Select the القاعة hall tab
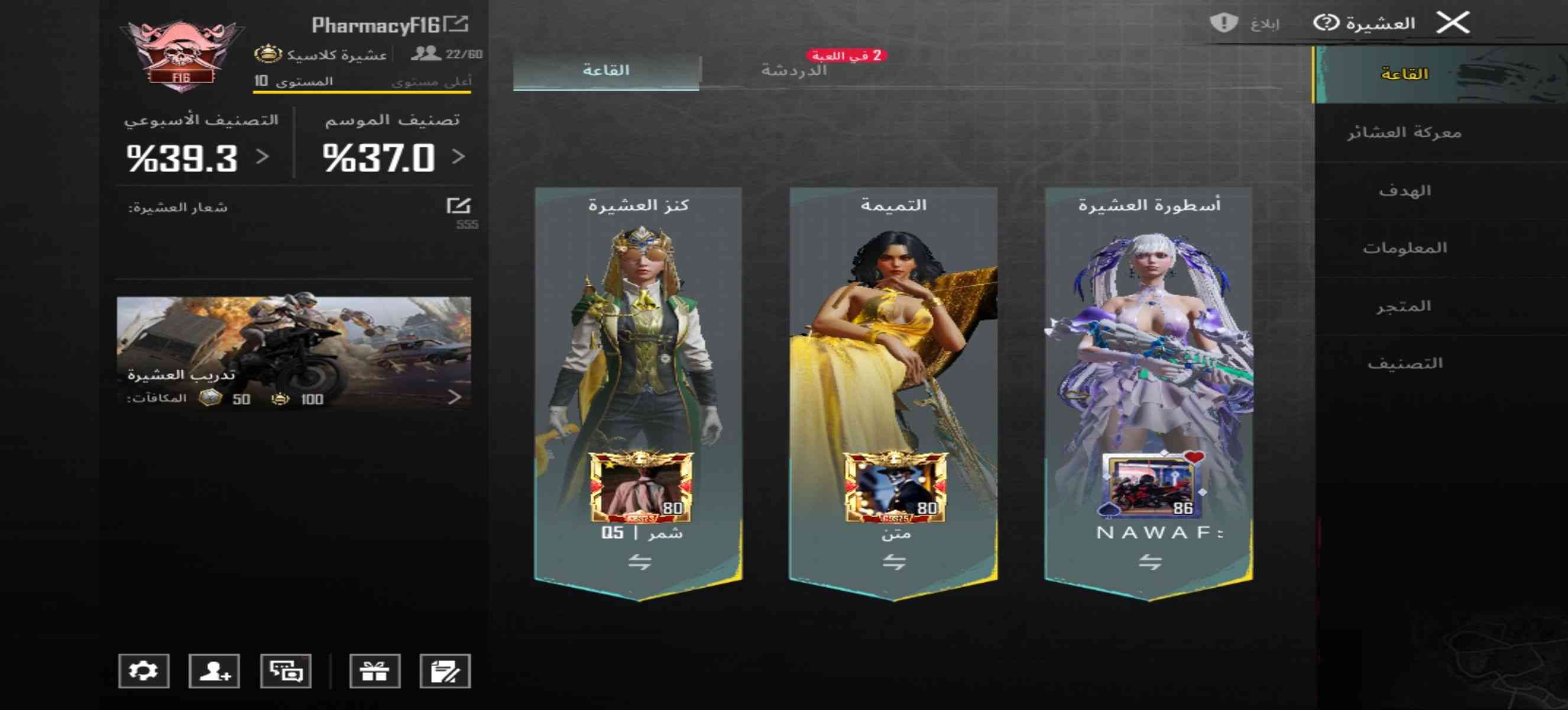 pyautogui.click(x=606, y=70)
